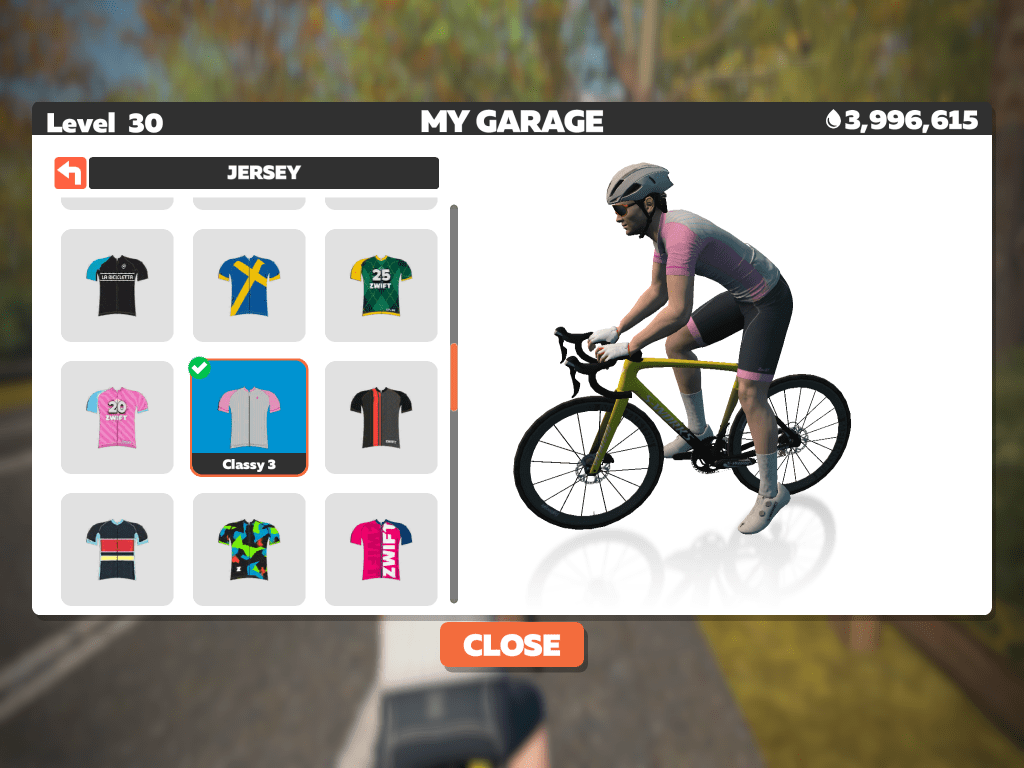Choose the selected Classy 3 jersey tile
1024x768 pixels.
pyautogui.click(x=249, y=417)
